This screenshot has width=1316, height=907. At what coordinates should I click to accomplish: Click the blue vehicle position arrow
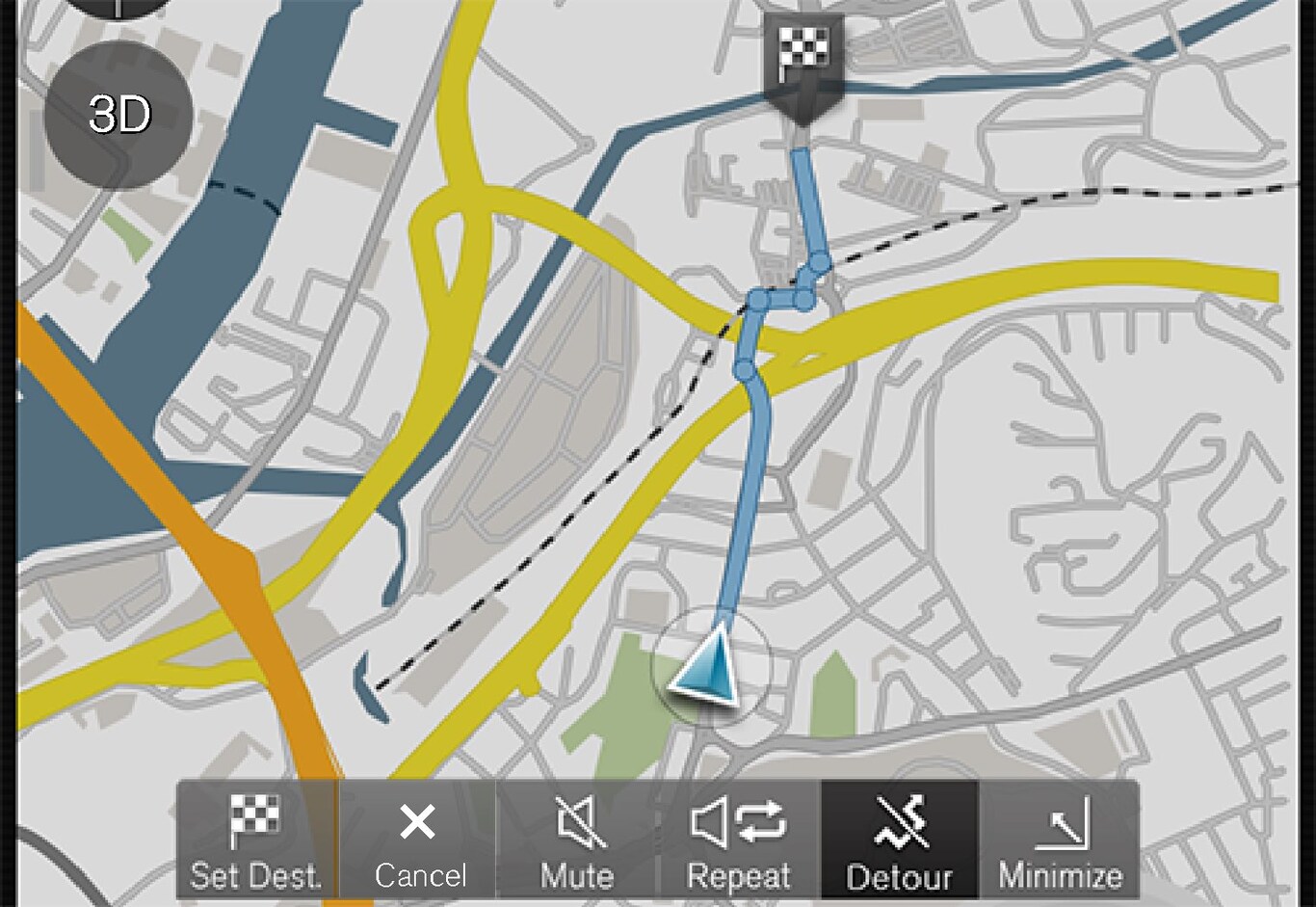pos(710,664)
